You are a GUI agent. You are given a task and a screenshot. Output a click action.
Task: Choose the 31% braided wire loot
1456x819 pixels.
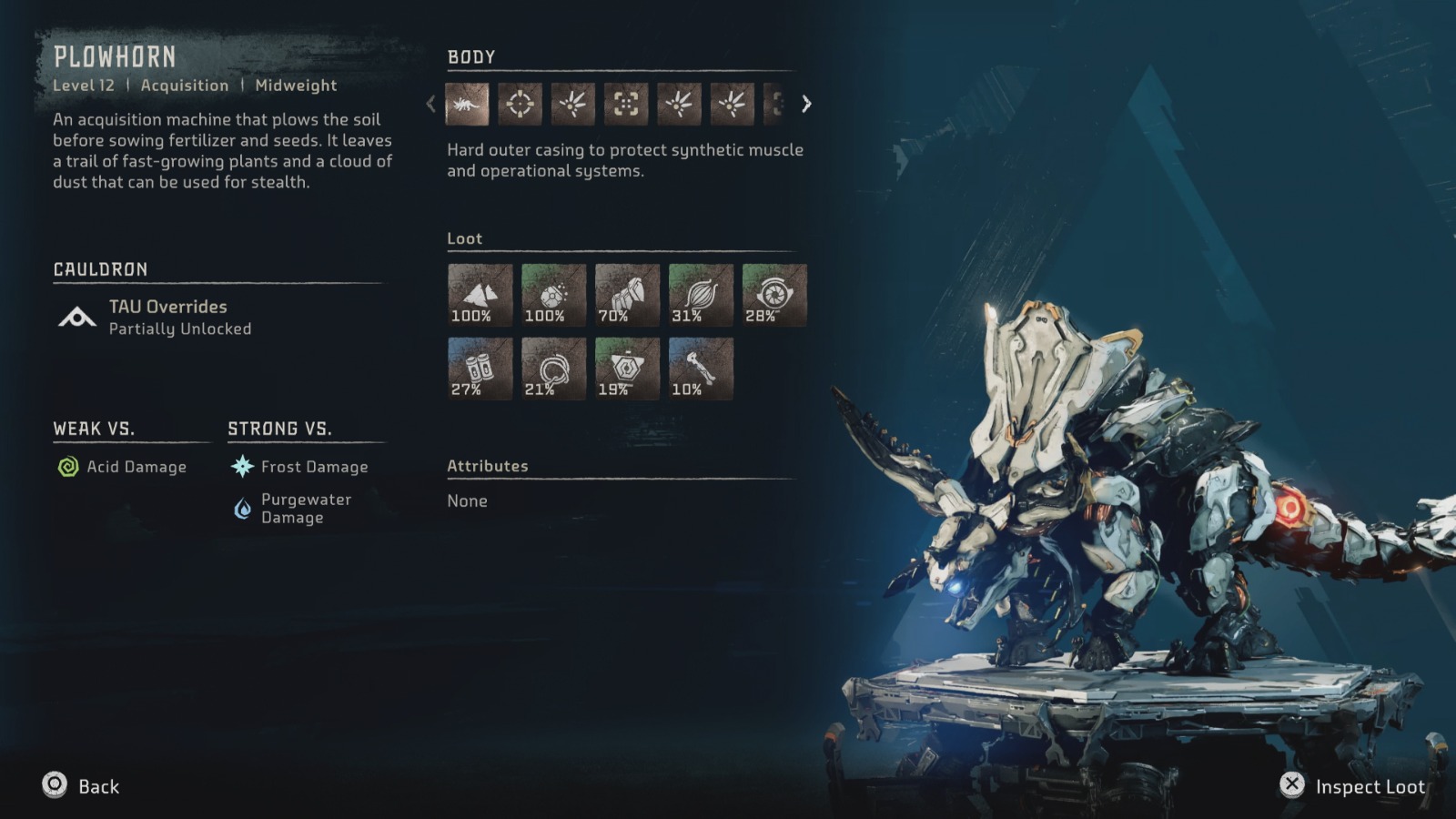coord(701,295)
